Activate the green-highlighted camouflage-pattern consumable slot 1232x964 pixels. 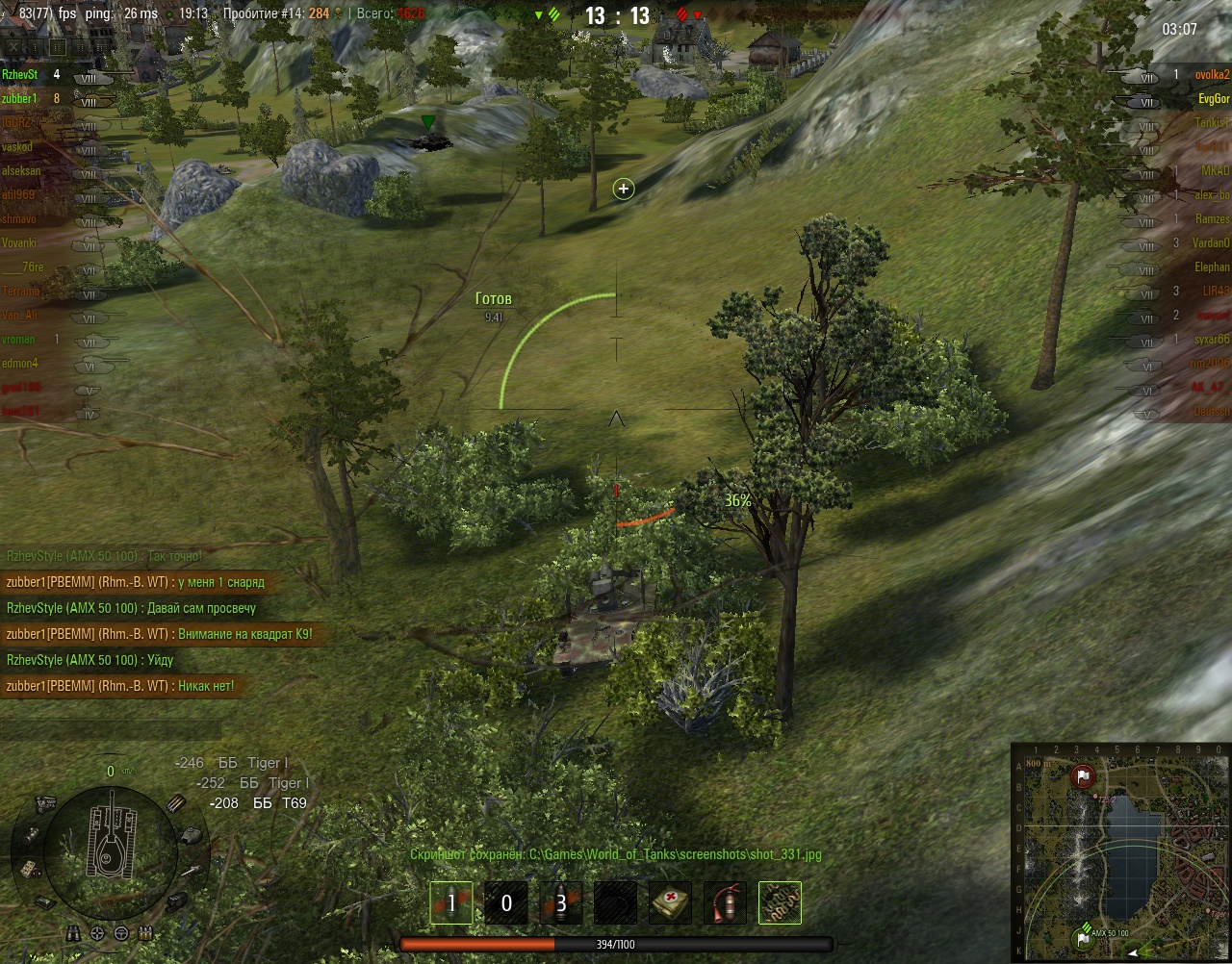(x=780, y=903)
